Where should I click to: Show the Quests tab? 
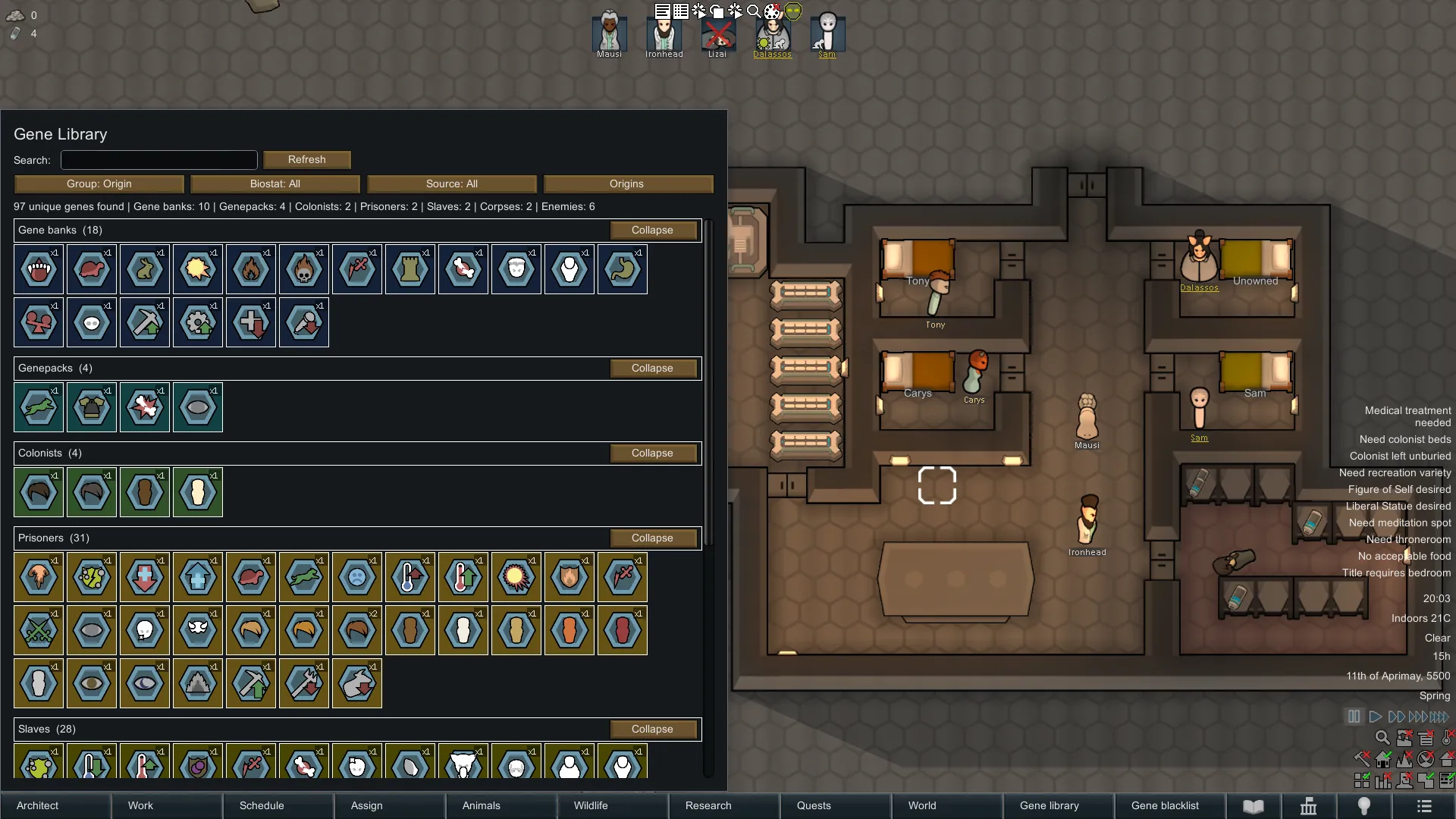[x=836, y=805]
